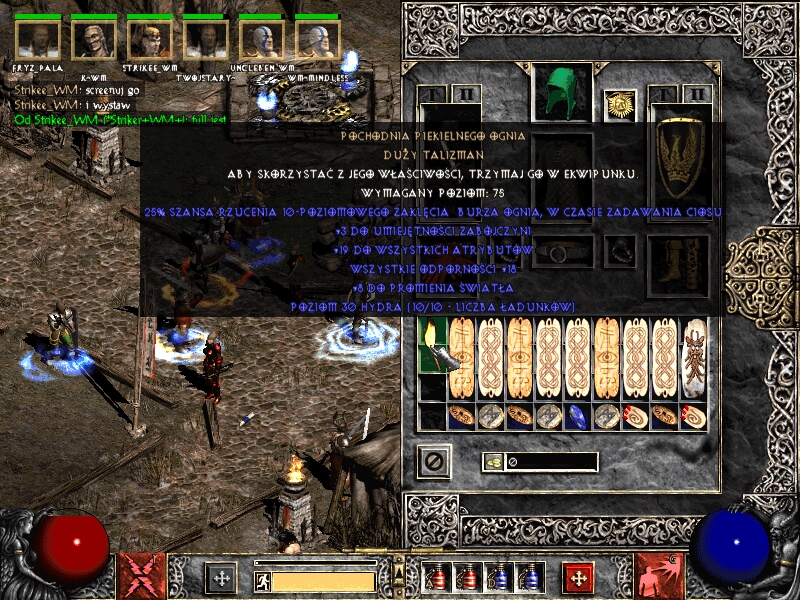Select the Twojstary- party portrait

(x=205, y=40)
